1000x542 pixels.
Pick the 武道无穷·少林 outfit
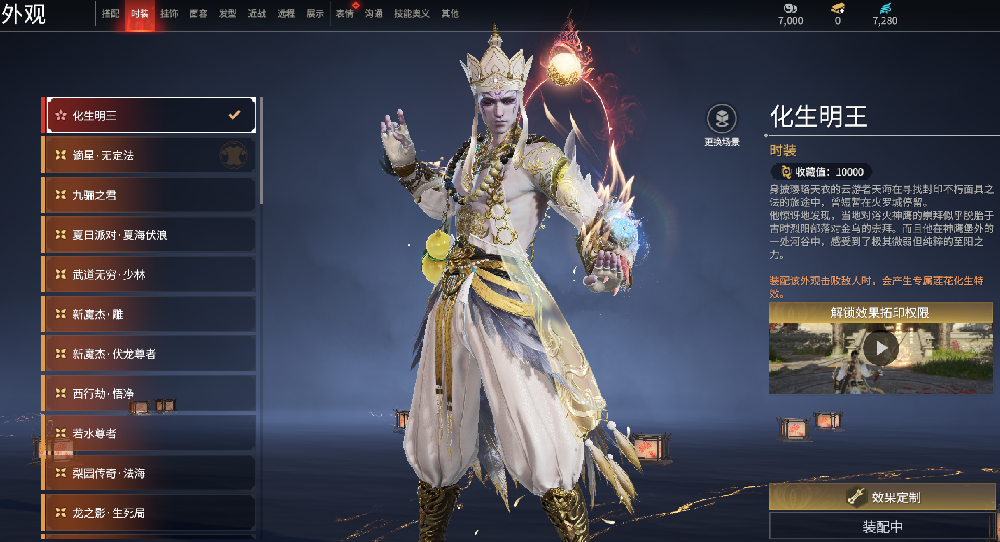[149, 274]
